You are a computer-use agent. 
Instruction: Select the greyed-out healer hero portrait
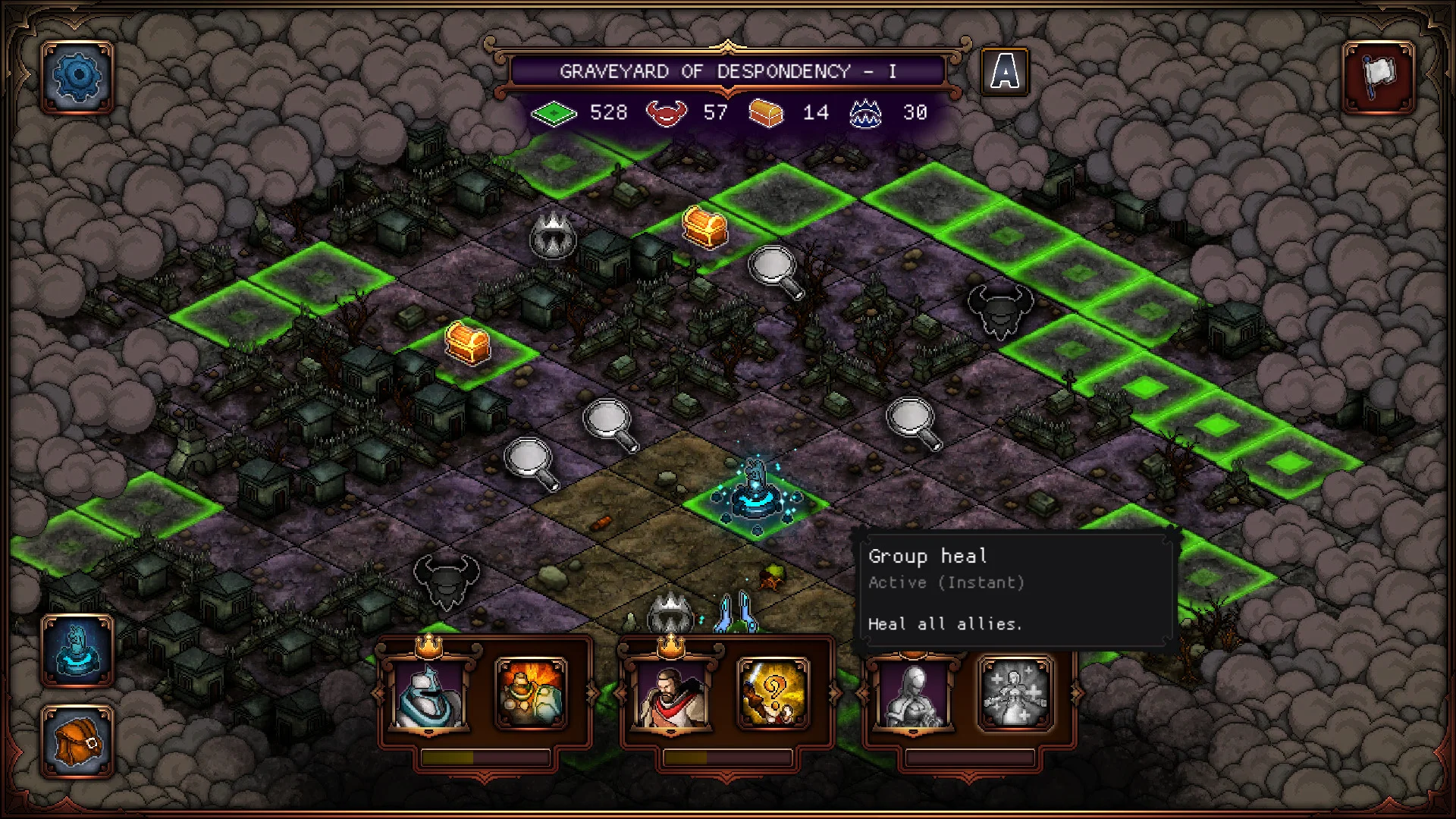(912, 694)
